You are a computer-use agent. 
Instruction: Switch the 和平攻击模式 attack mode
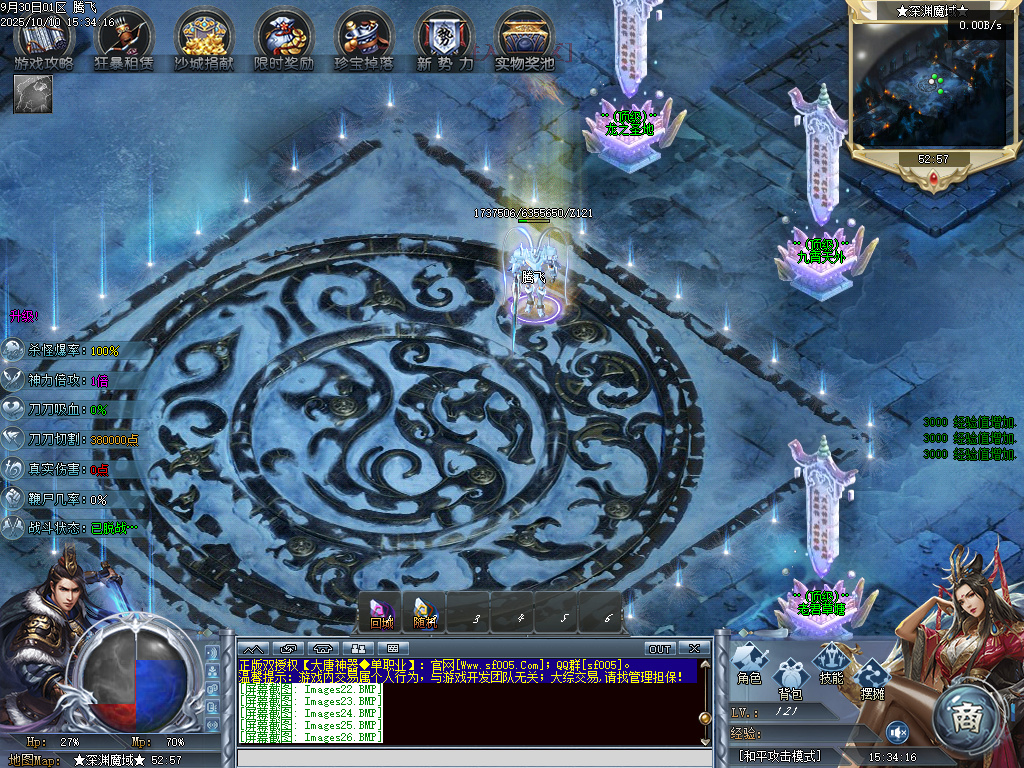pyautogui.click(x=780, y=756)
